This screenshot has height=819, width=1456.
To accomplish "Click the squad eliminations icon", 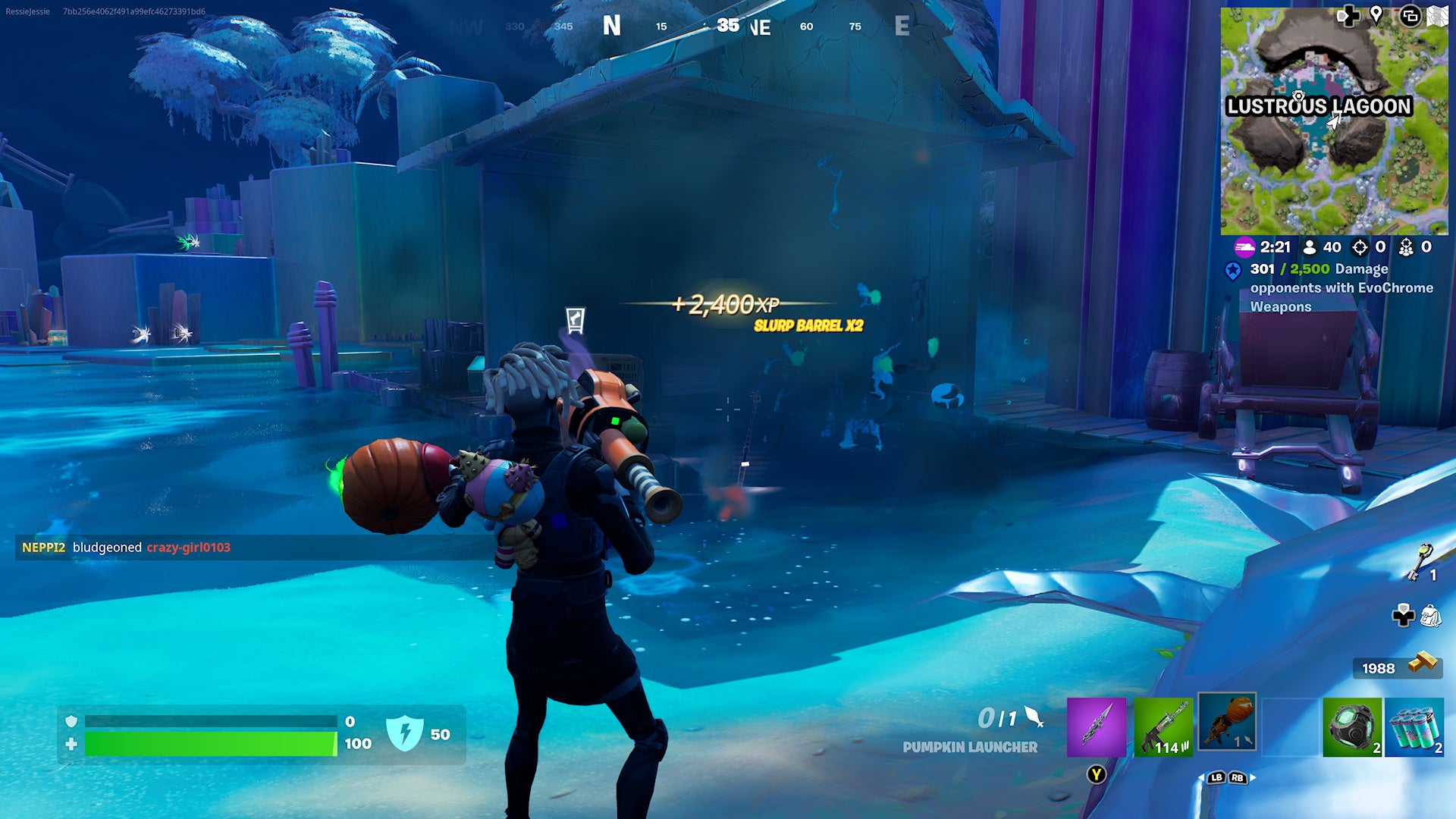I will 1407,247.
